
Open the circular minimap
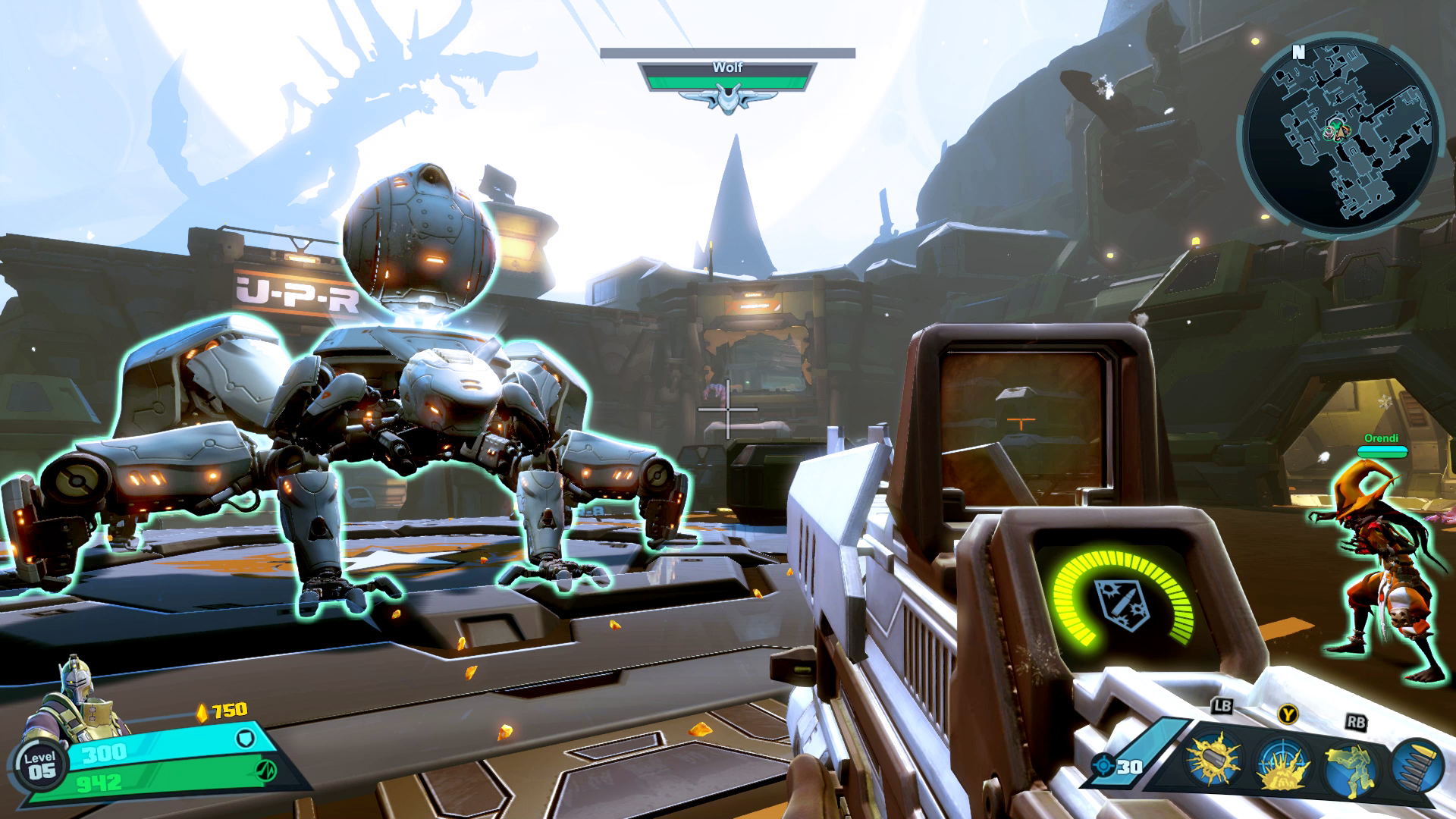click(1339, 135)
